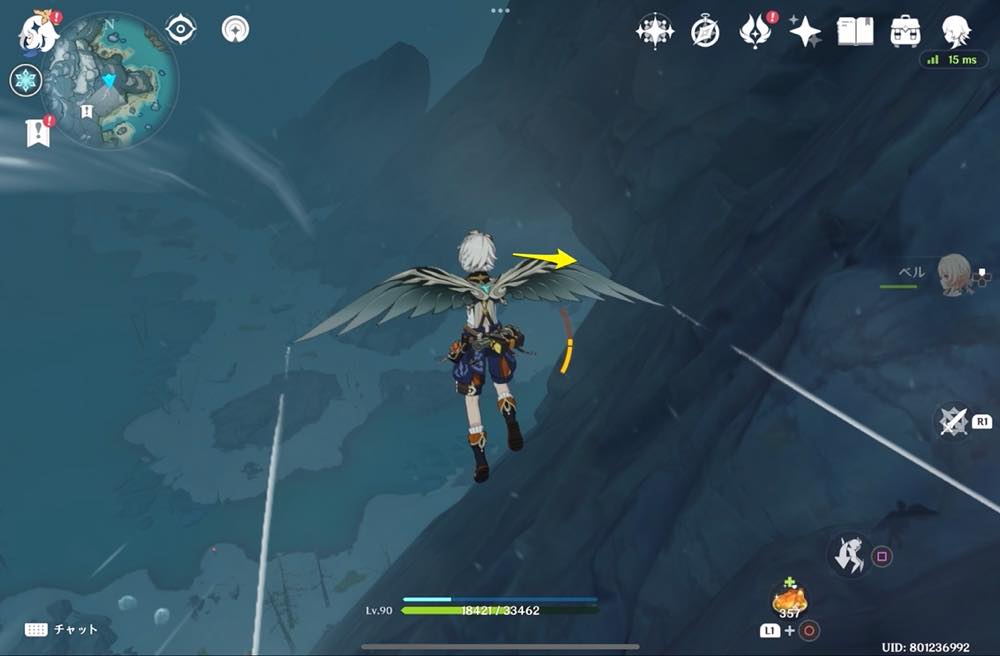Select party member ベル

pyautogui.click(x=955, y=274)
